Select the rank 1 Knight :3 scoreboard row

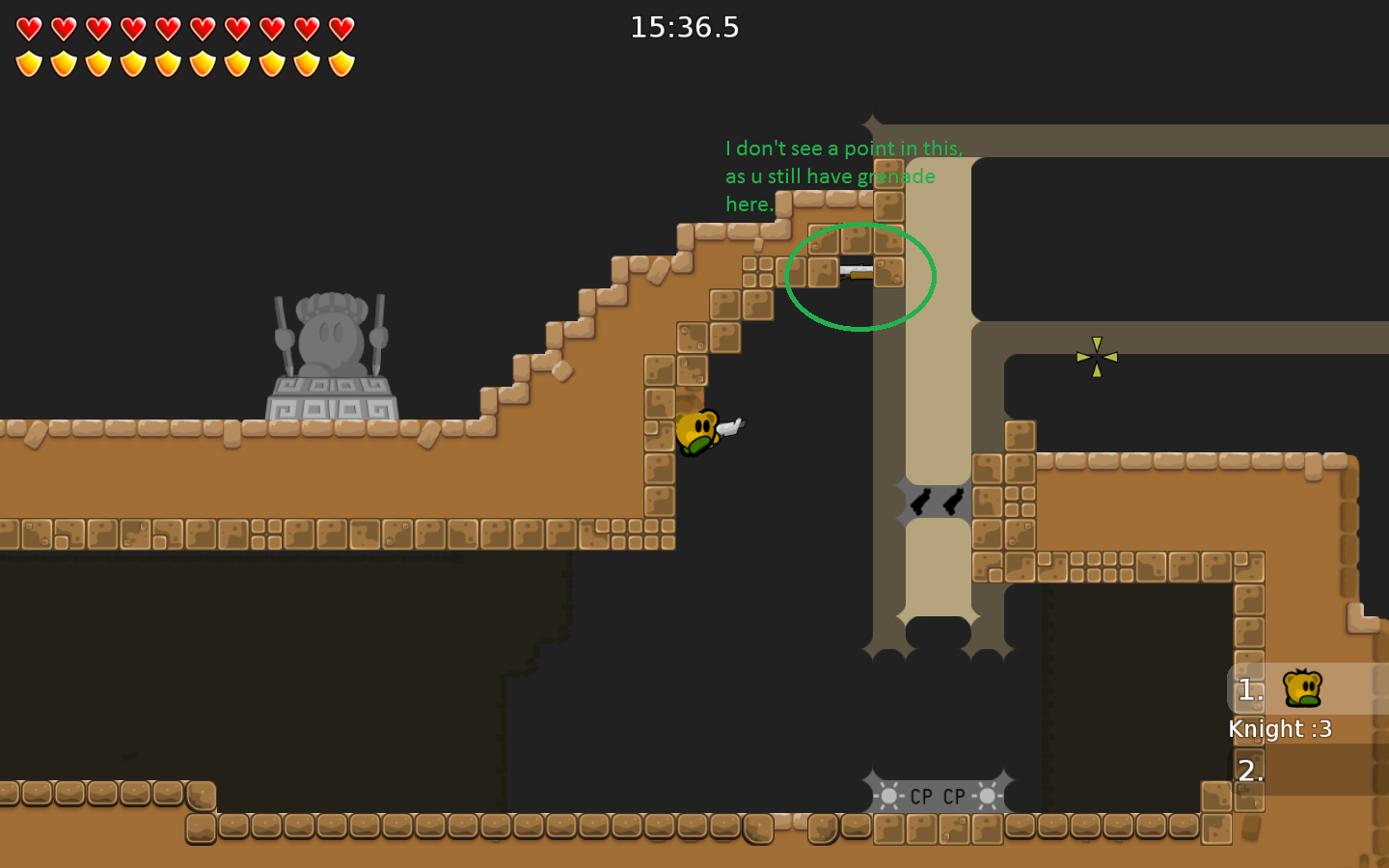pos(1307,690)
